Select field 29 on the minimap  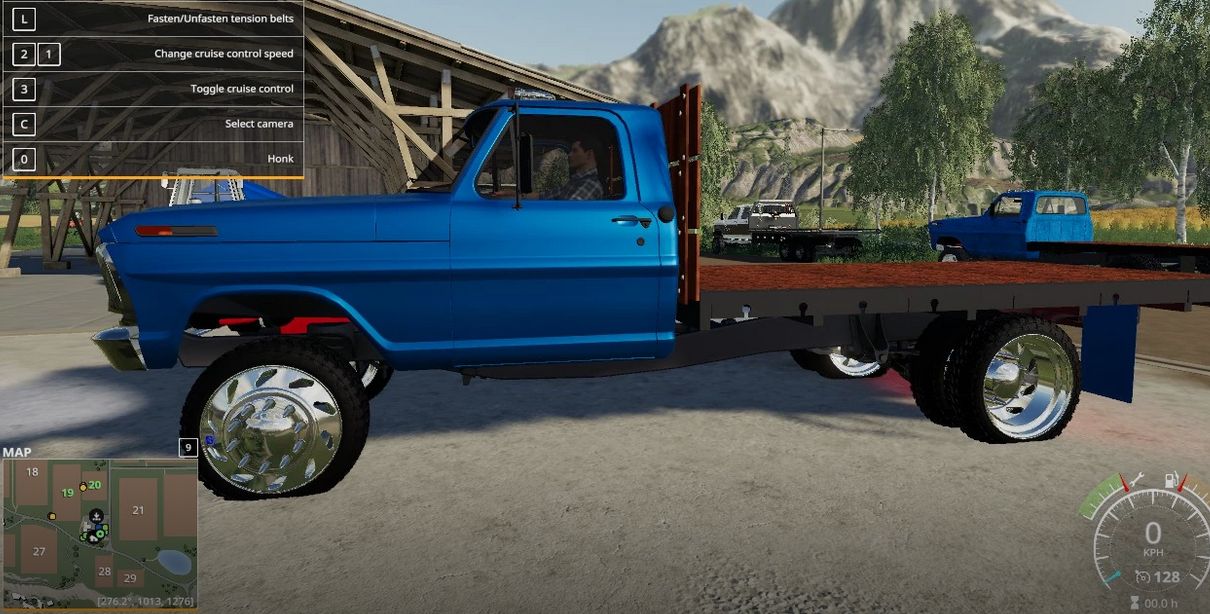(129, 578)
